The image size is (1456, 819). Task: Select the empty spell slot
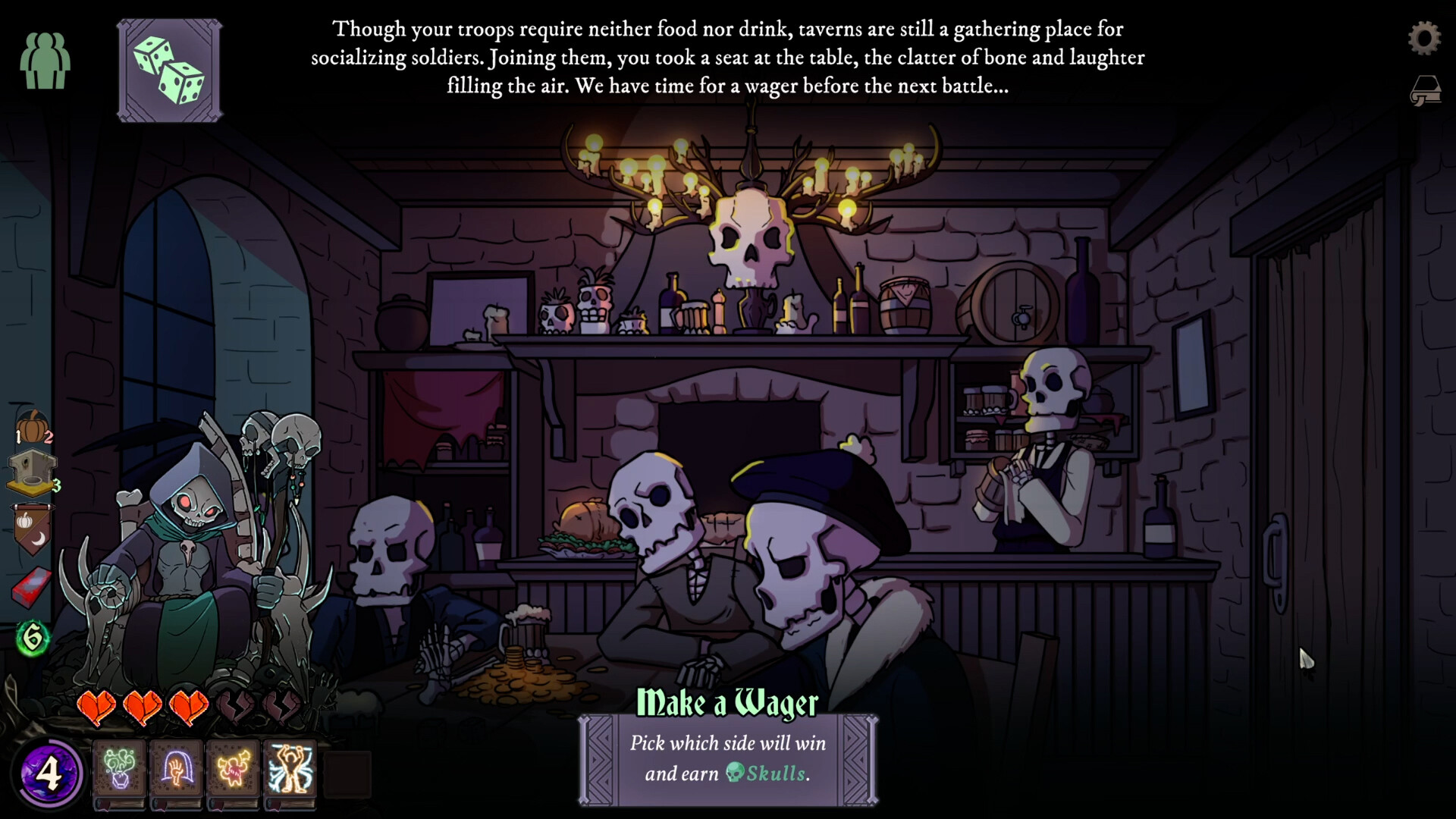click(x=347, y=772)
